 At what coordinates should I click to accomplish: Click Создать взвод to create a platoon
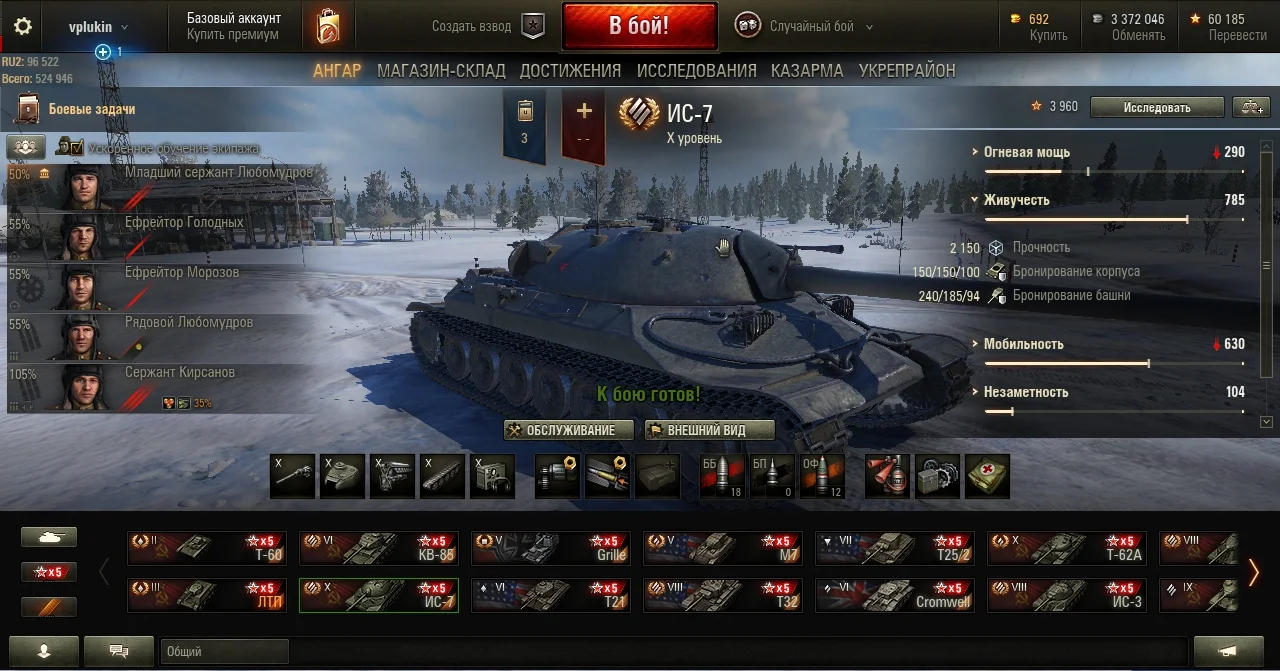point(487,27)
